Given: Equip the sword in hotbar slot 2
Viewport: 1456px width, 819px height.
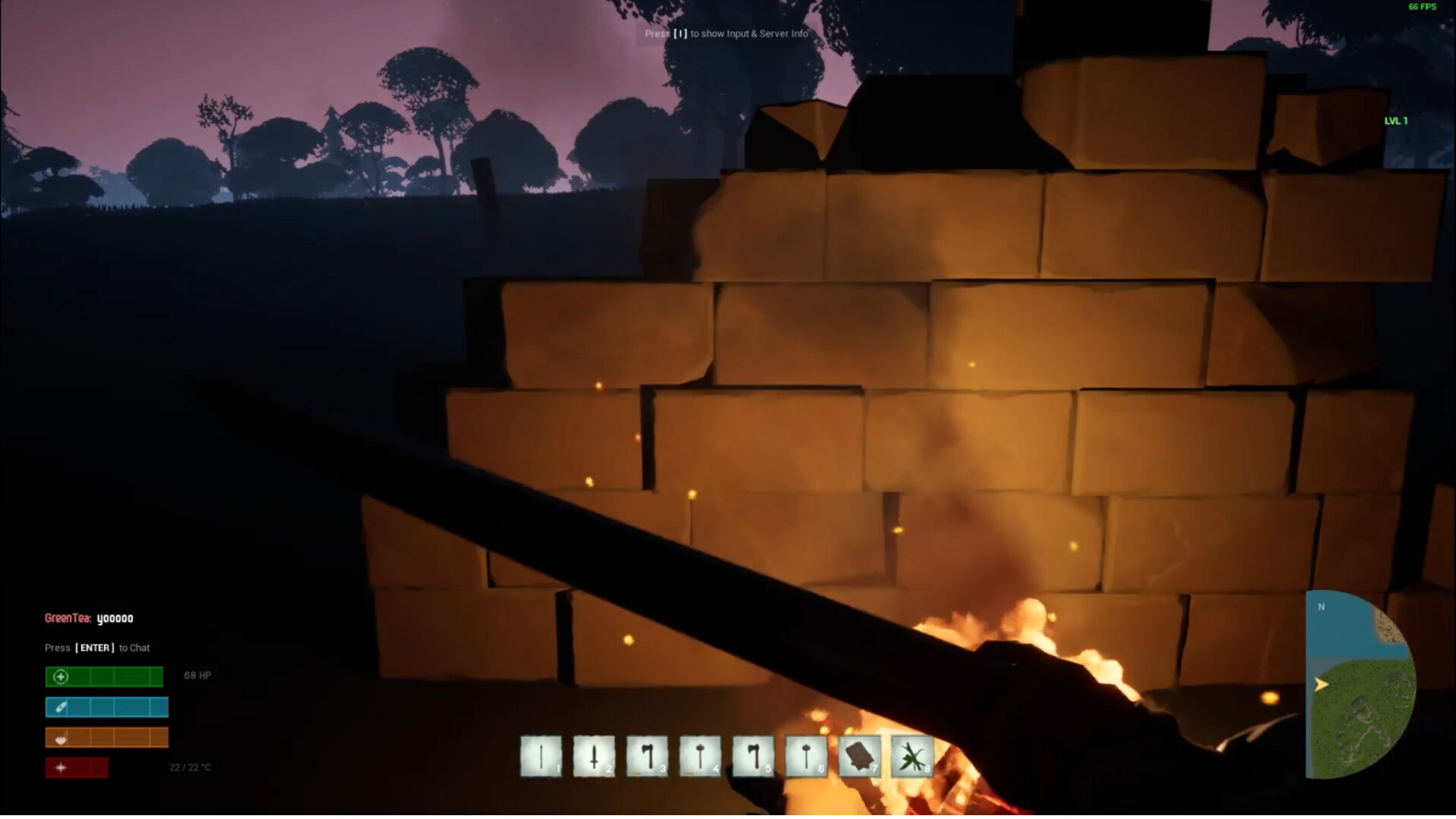Looking at the screenshot, I should pos(594,757).
